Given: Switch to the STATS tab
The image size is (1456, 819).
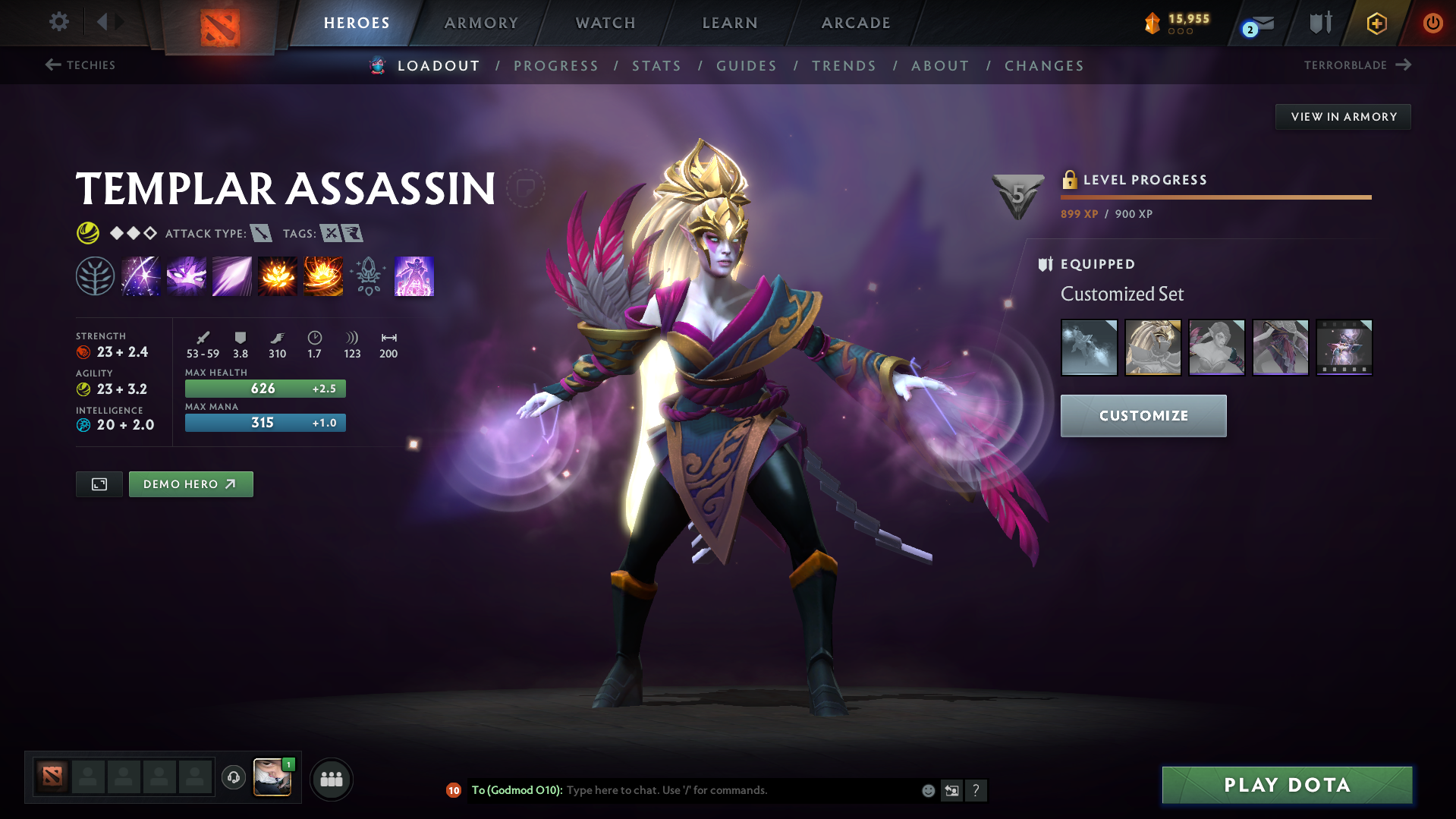Looking at the screenshot, I should [x=656, y=66].
